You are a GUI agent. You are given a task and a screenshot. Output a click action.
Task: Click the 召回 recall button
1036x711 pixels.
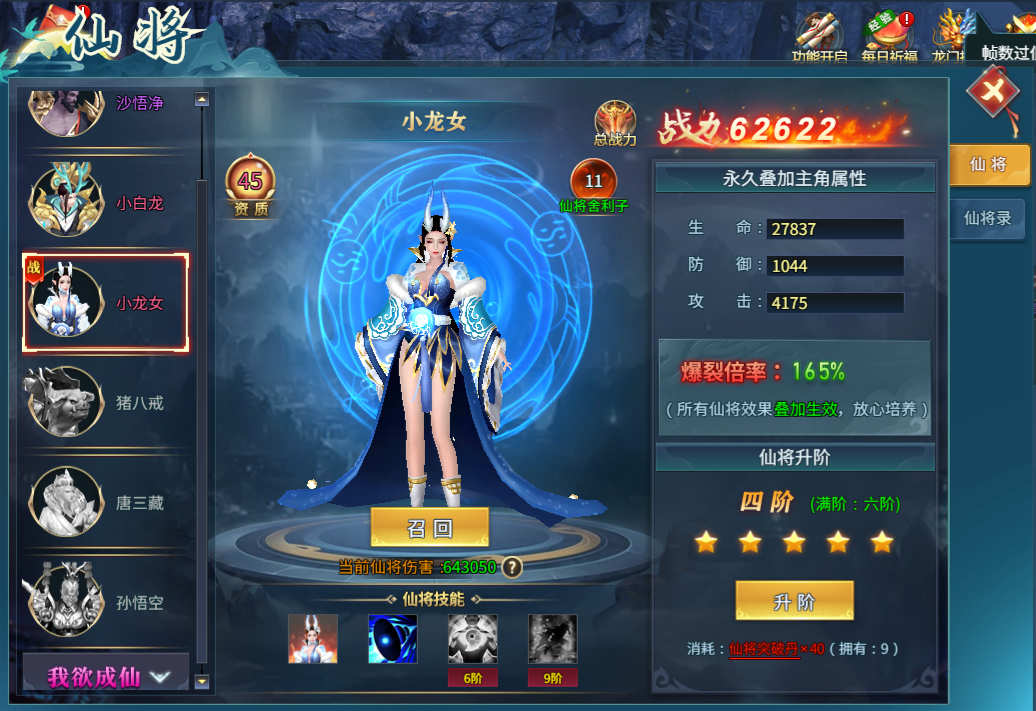click(x=430, y=528)
